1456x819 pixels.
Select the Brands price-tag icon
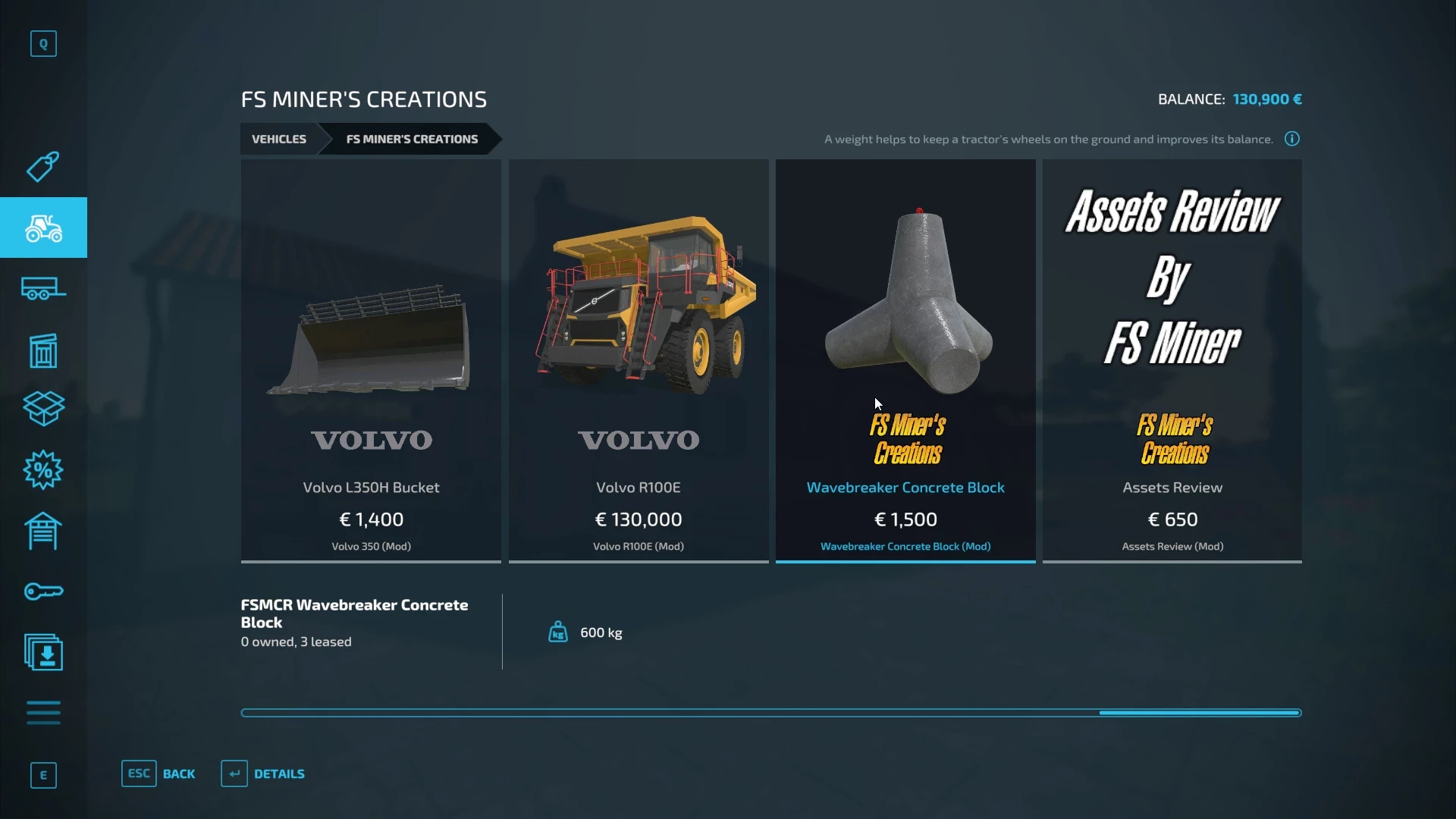pyautogui.click(x=43, y=167)
